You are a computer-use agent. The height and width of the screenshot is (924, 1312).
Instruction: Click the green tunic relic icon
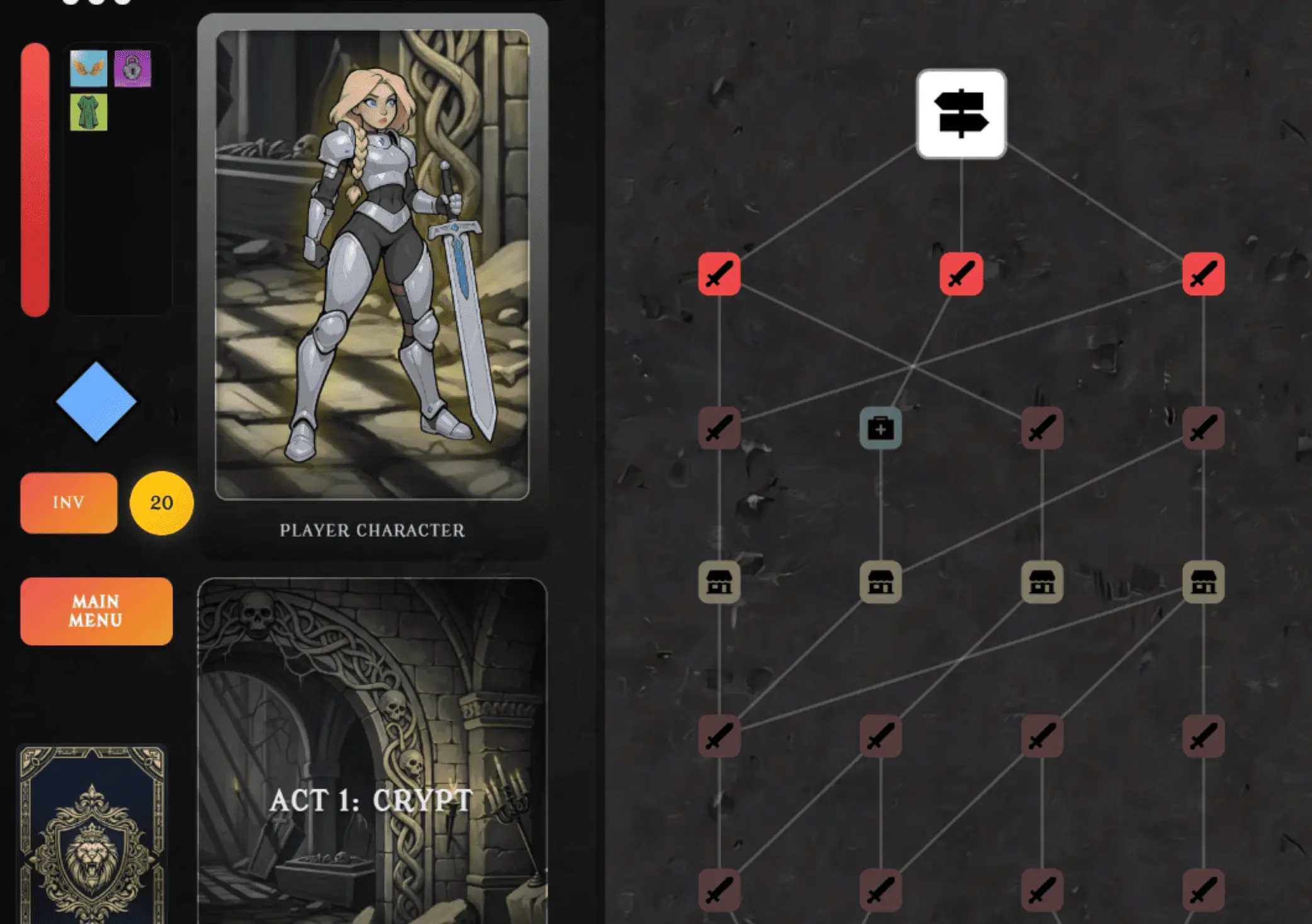(89, 113)
